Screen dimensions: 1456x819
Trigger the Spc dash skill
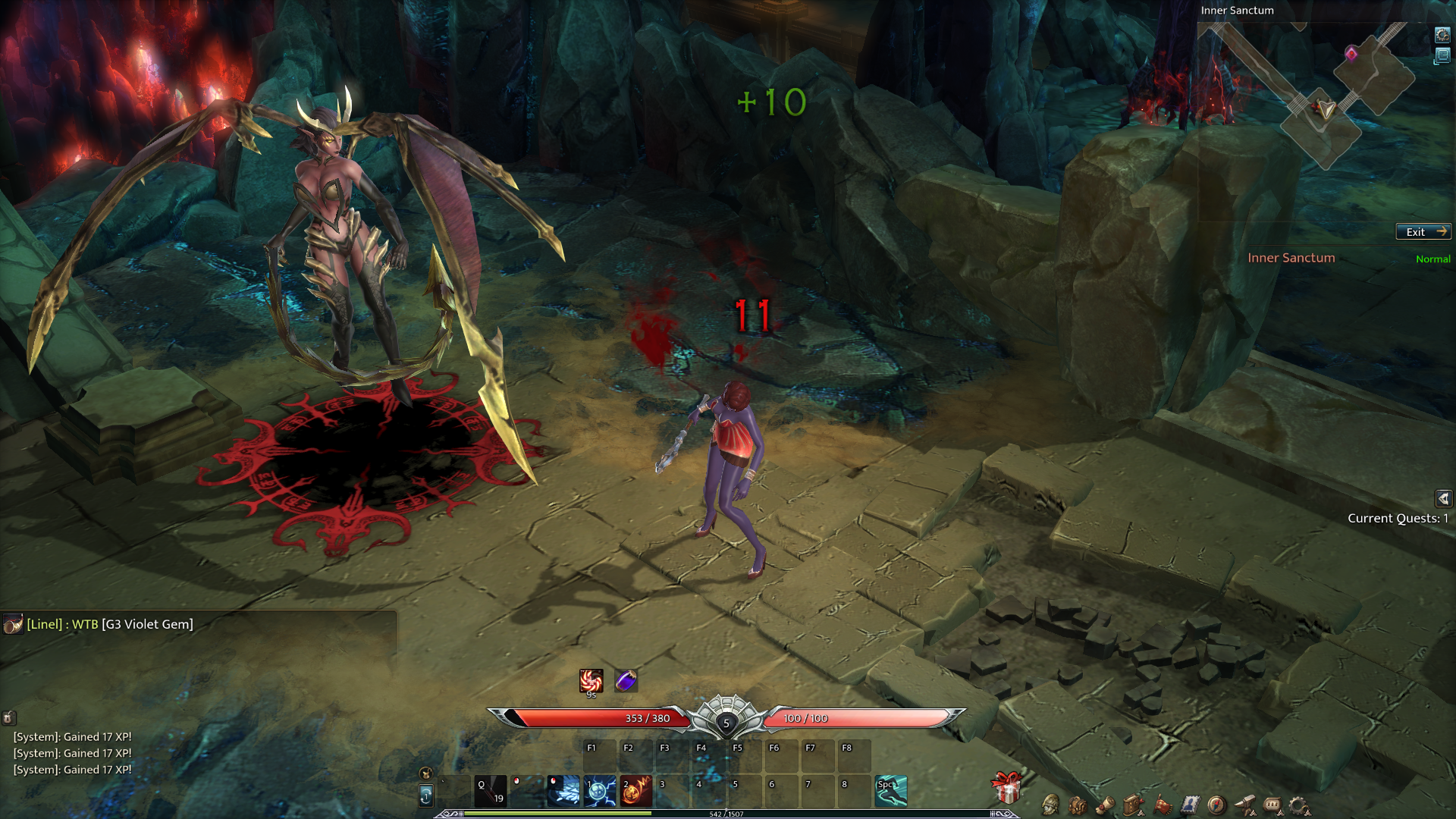coord(891,791)
